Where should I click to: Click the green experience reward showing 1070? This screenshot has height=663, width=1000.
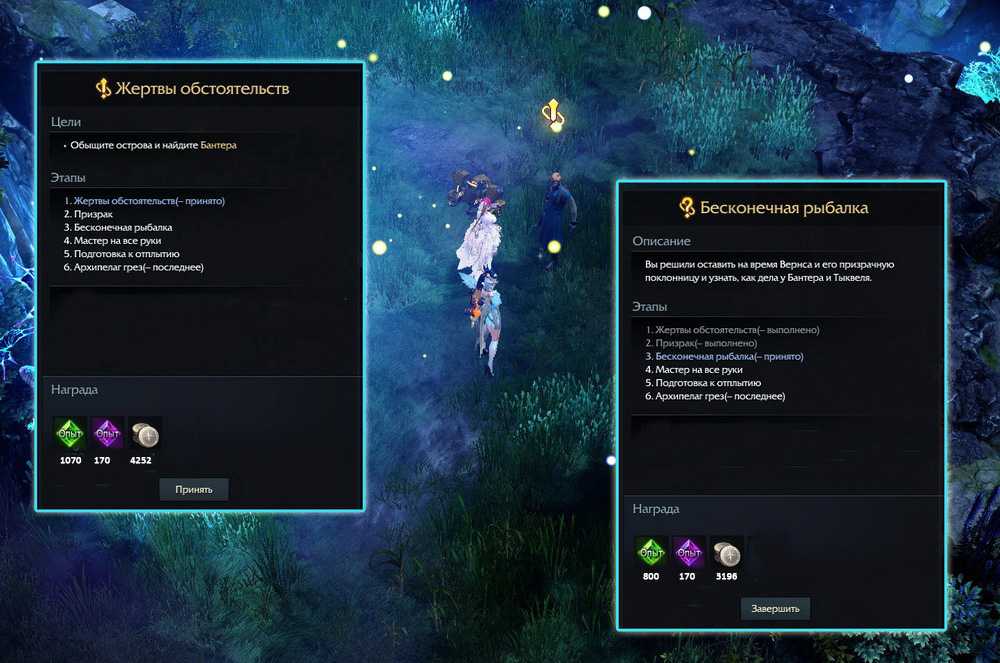tap(70, 434)
